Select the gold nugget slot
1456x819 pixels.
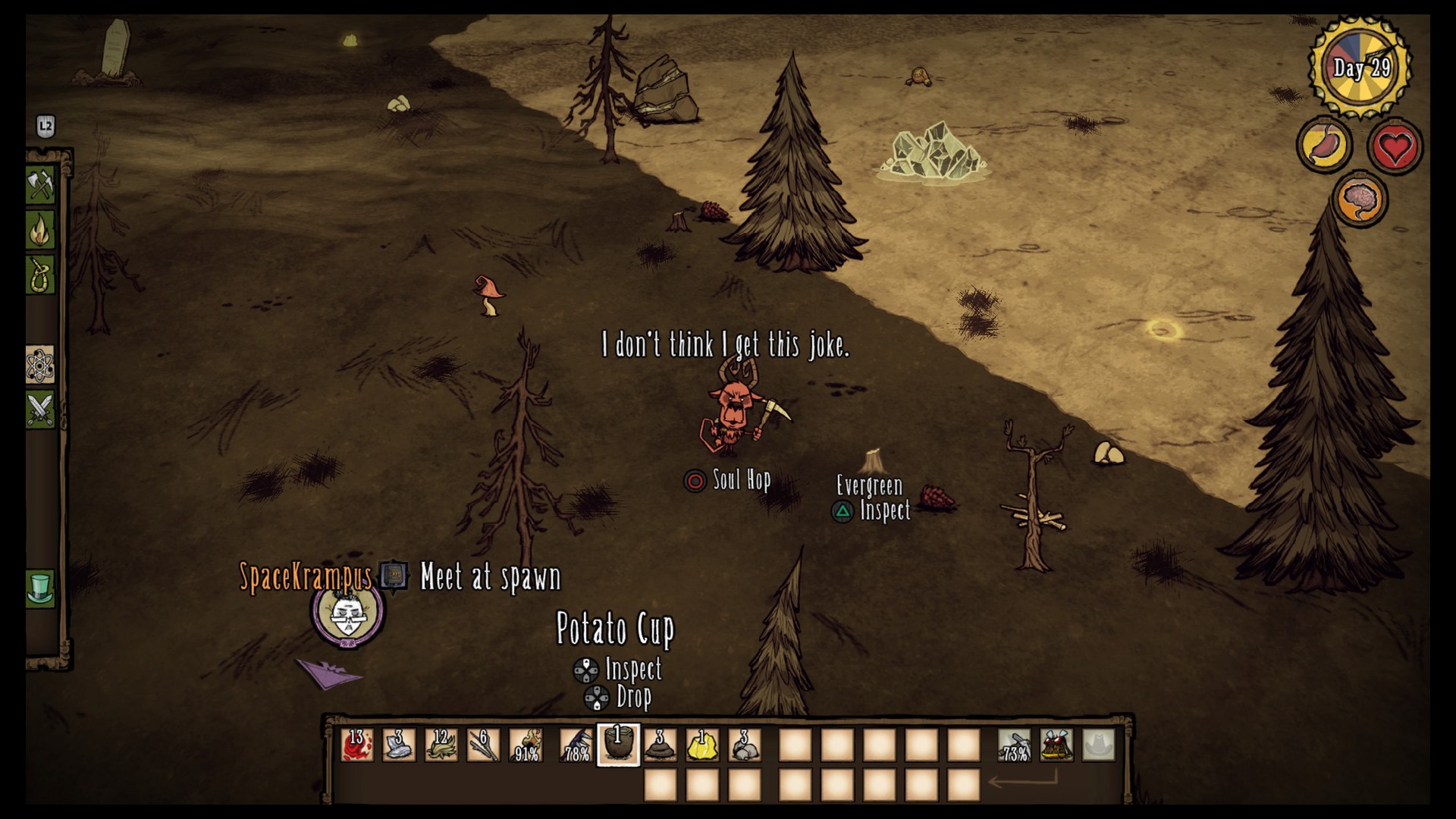[x=703, y=745]
